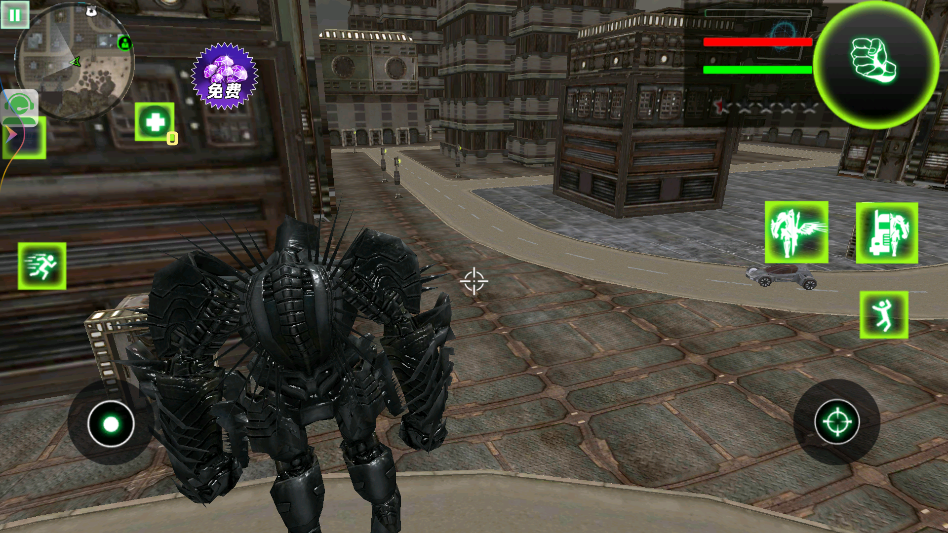
Task: Tap the jumping figure action icon
Action: click(884, 315)
